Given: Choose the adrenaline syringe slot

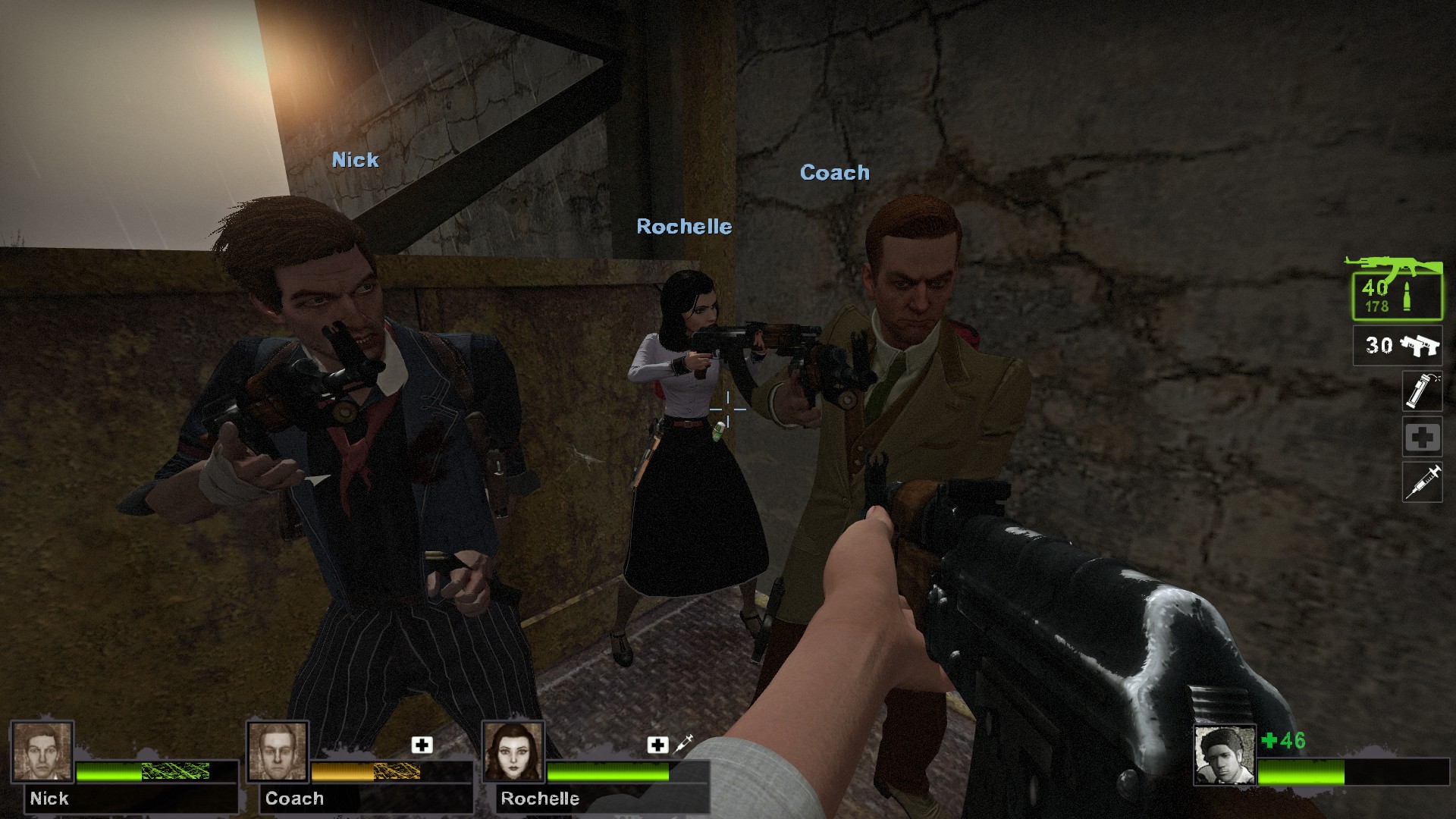Looking at the screenshot, I should click(x=1422, y=482).
